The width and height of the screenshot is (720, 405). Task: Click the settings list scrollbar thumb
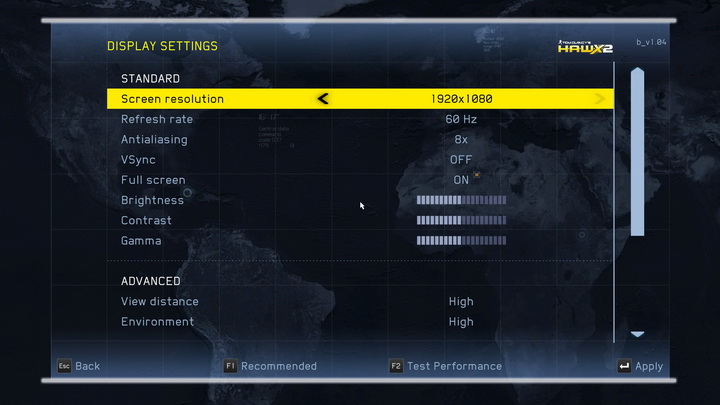pos(637,150)
